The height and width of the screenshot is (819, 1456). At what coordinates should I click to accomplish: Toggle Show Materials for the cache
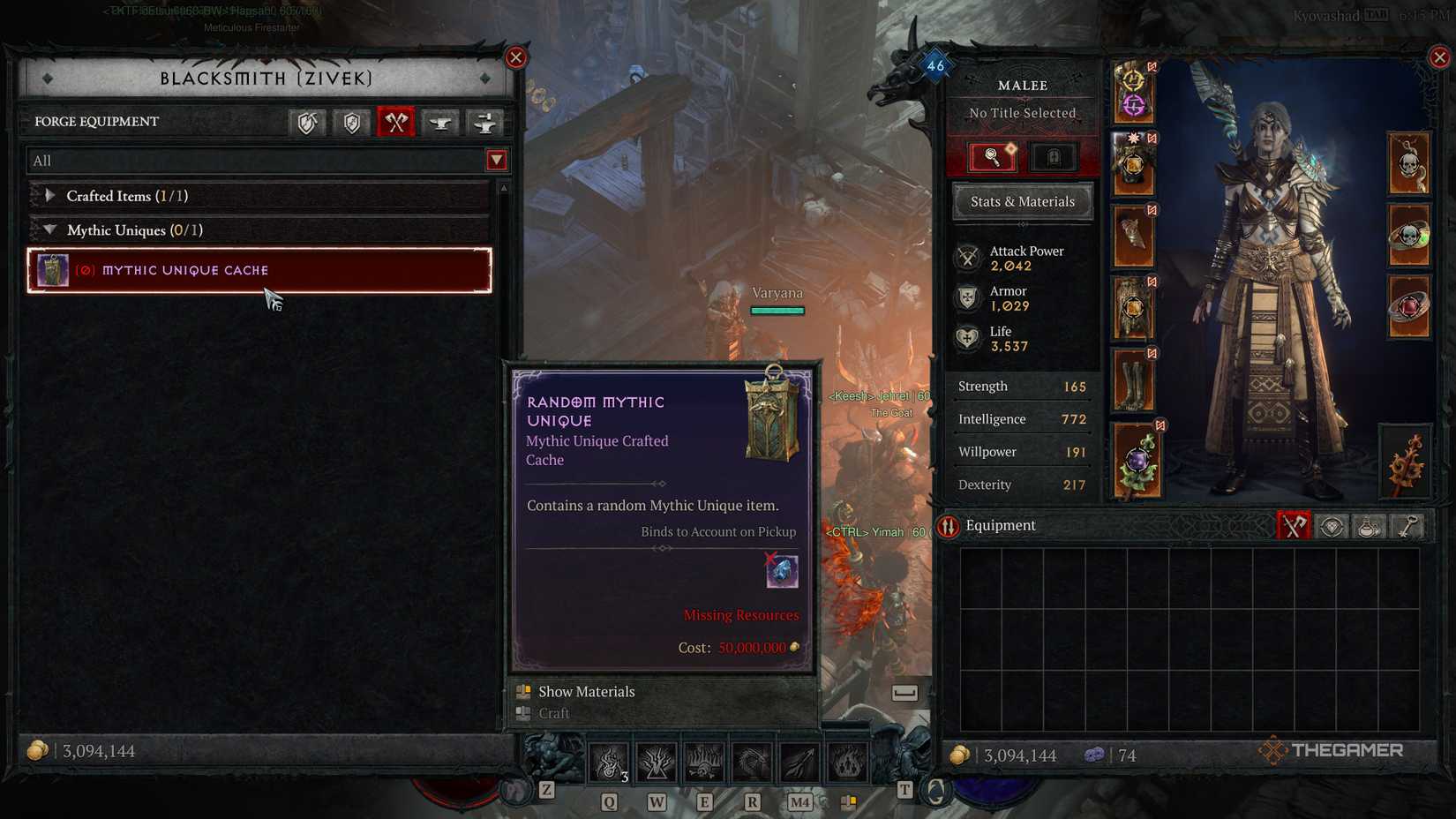point(588,692)
